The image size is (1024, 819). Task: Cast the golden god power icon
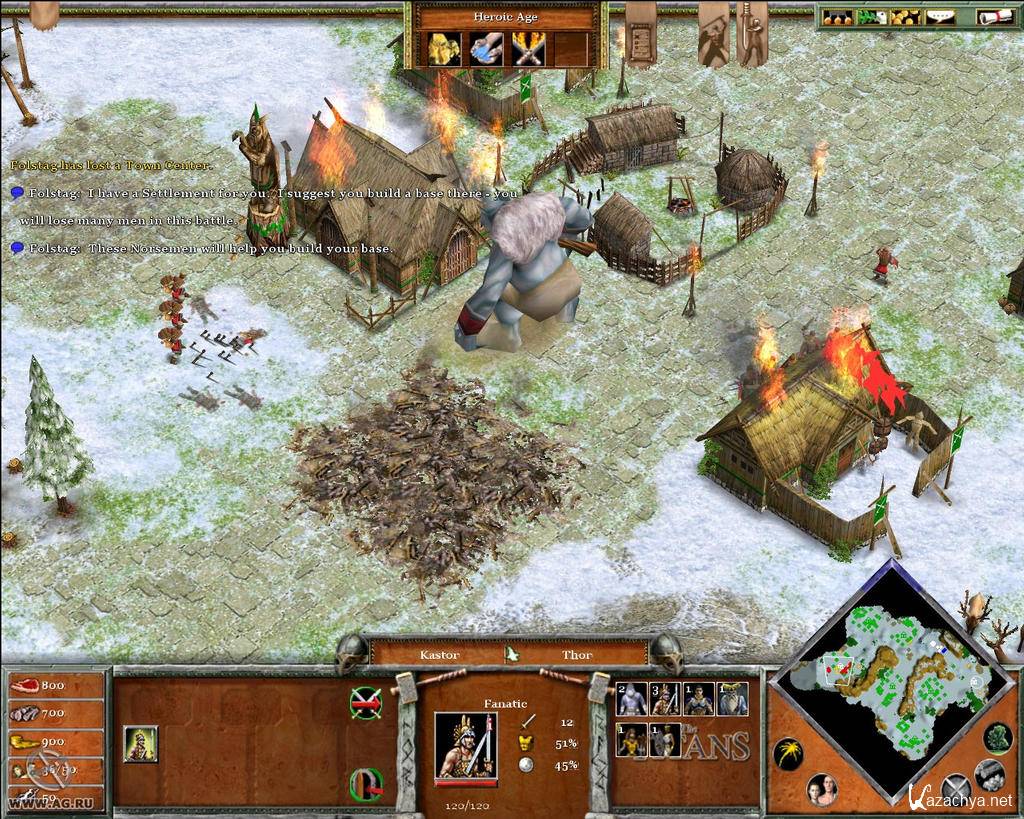[x=441, y=48]
